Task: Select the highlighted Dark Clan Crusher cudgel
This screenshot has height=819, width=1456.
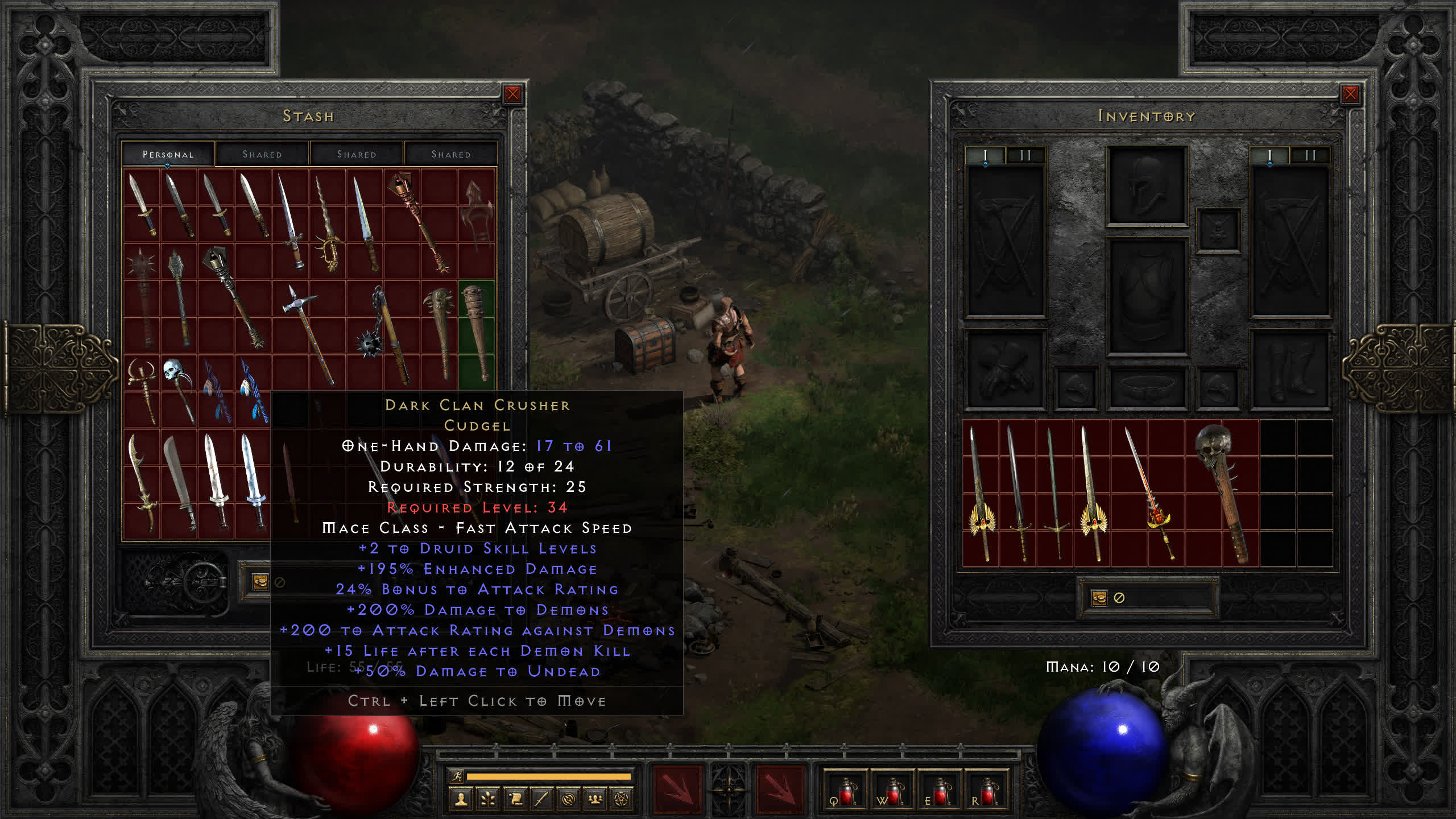Action: point(476,333)
